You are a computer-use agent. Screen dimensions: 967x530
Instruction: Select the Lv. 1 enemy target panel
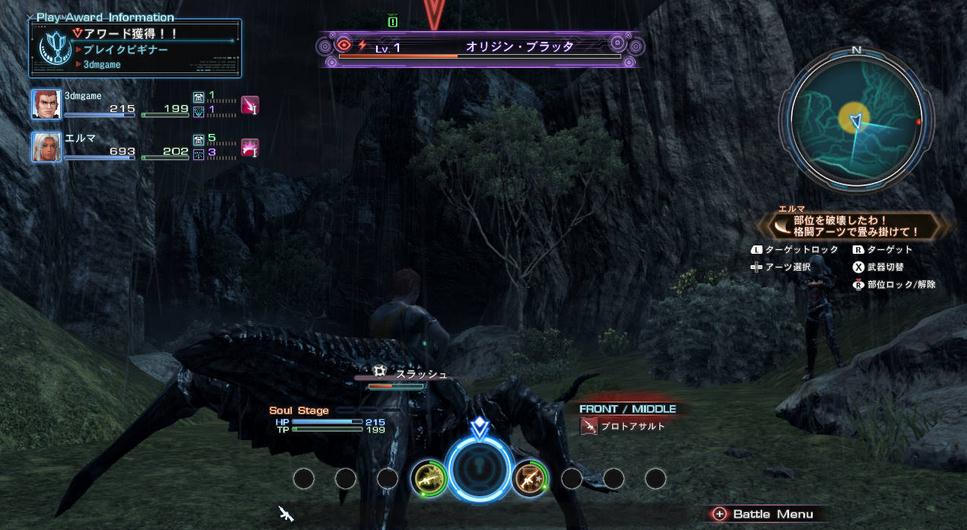click(x=480, y=48)
